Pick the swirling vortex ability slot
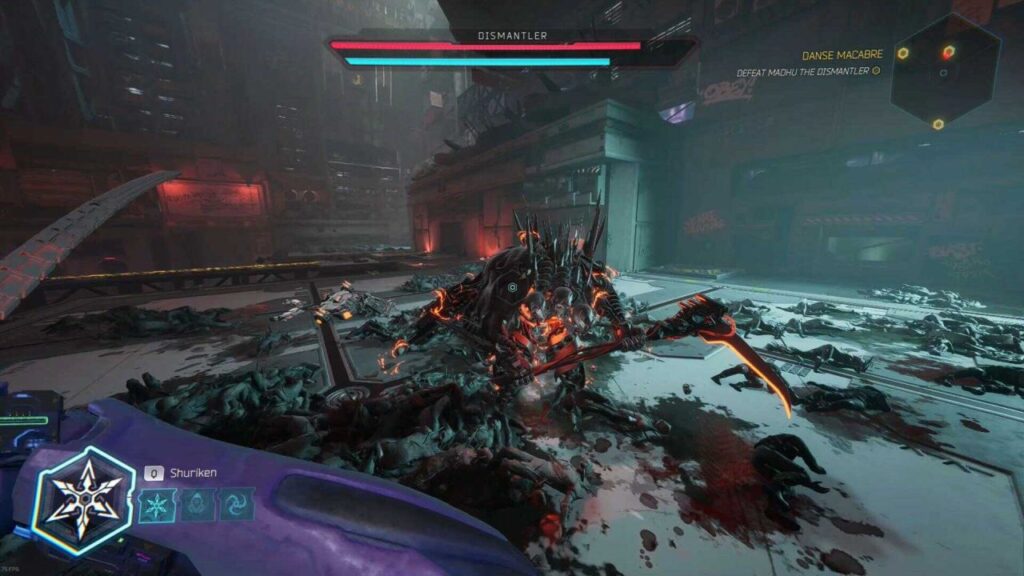 (238, 504)
